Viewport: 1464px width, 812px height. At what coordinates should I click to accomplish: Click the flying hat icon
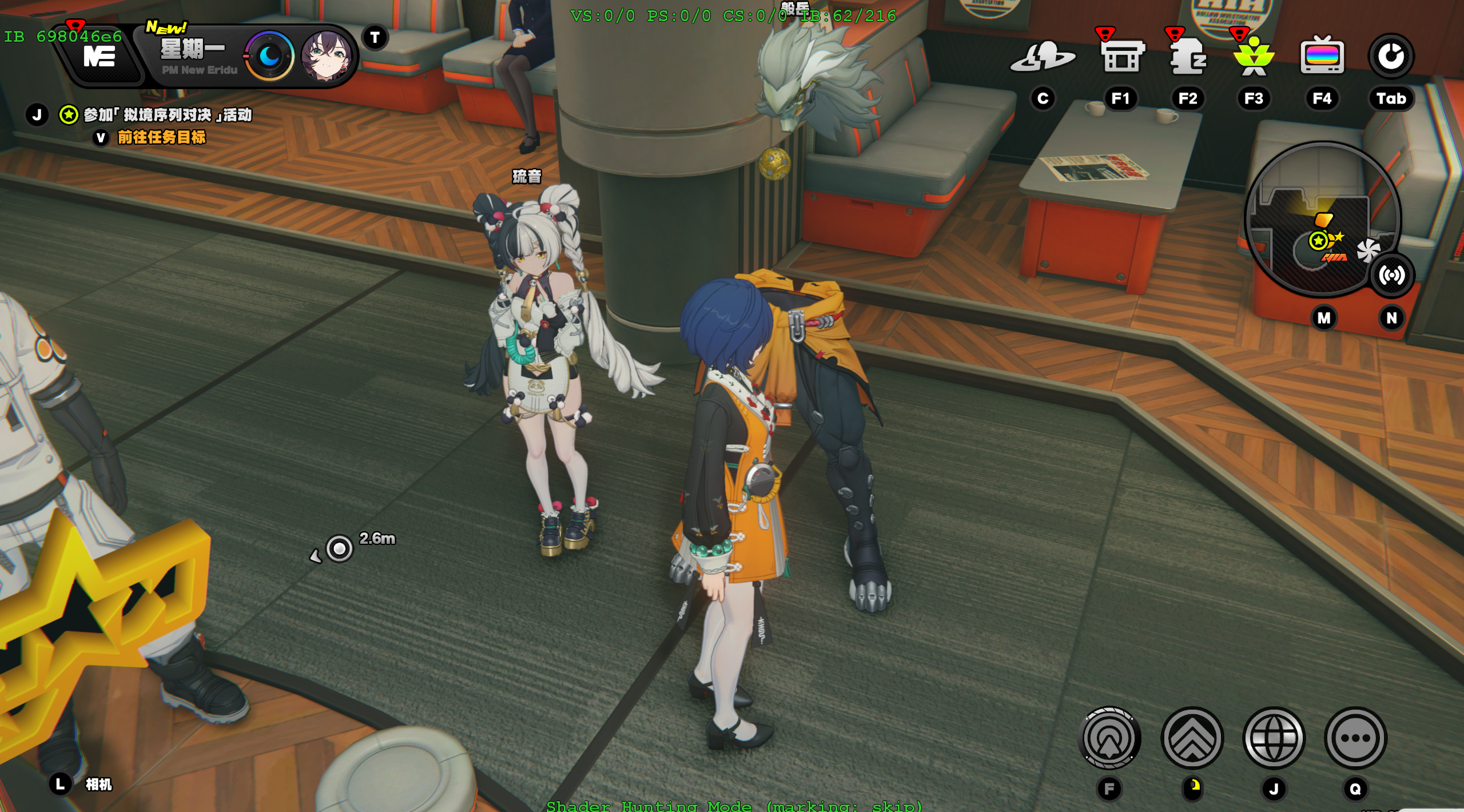[x=1043, y=56]
